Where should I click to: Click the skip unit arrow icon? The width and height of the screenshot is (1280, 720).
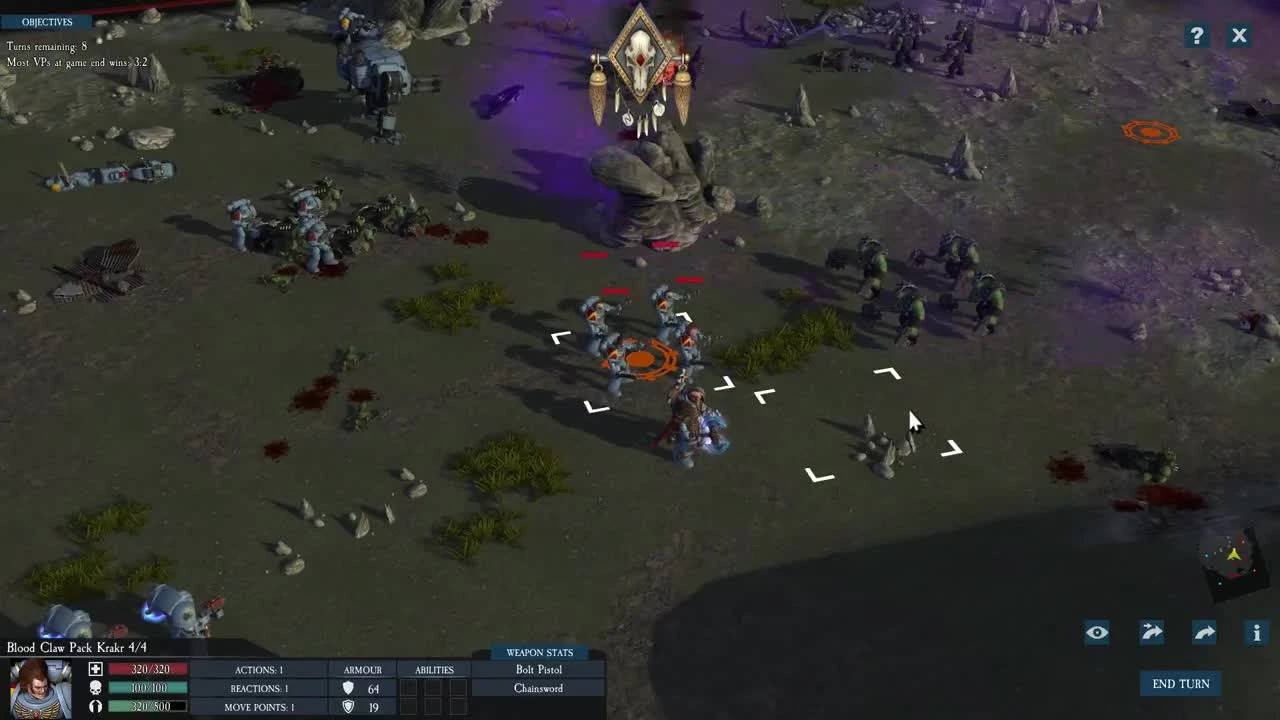point(1150,632)
